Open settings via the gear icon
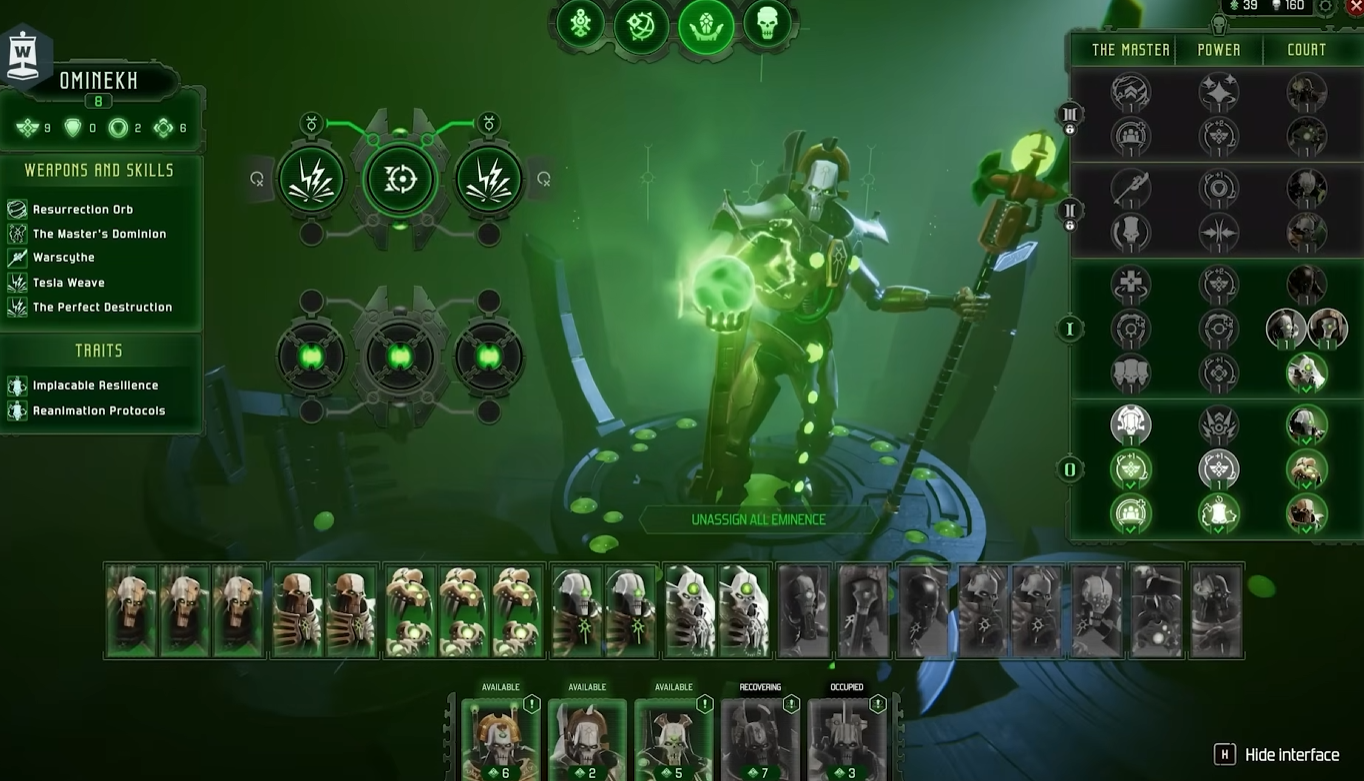 [x=1326, y=7]
